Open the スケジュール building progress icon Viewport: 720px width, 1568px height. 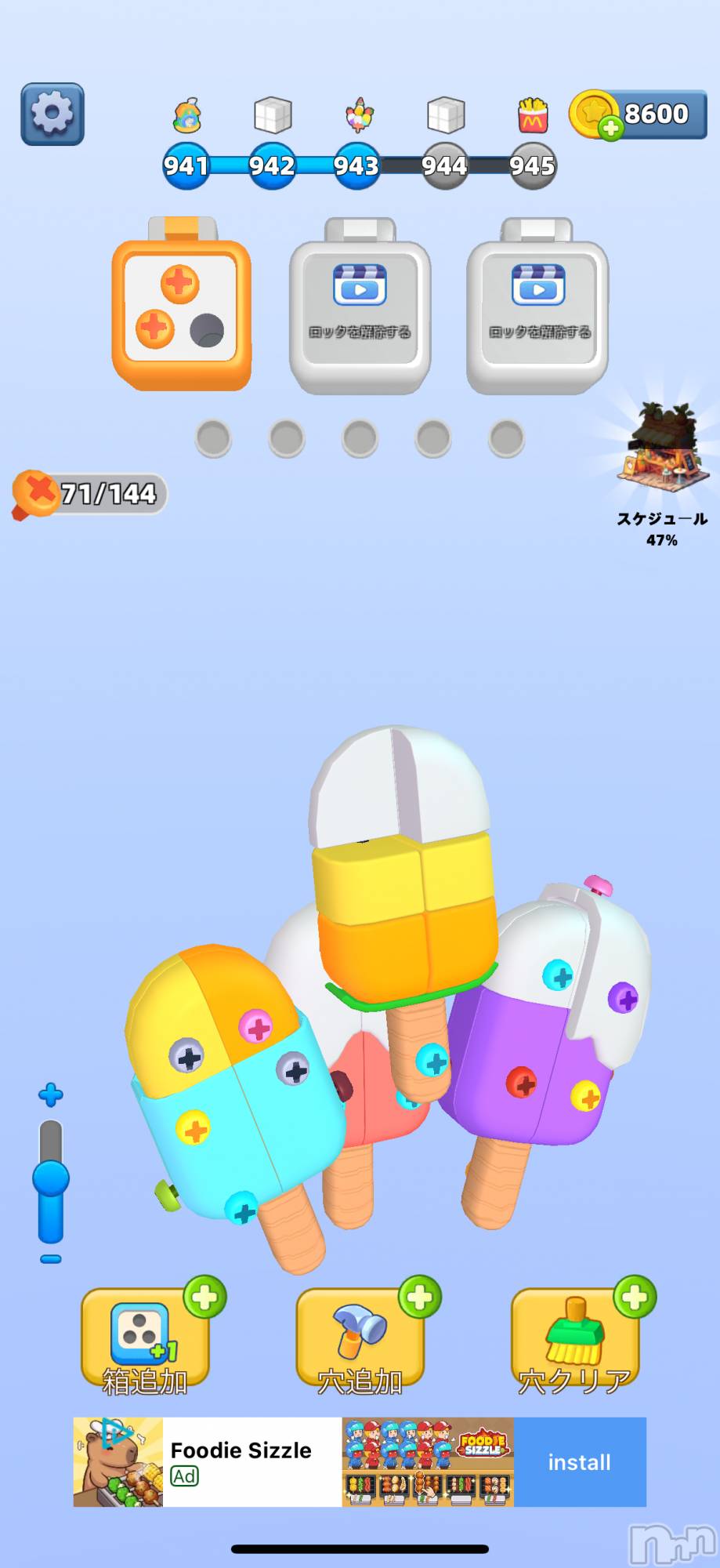click(661, 452)
